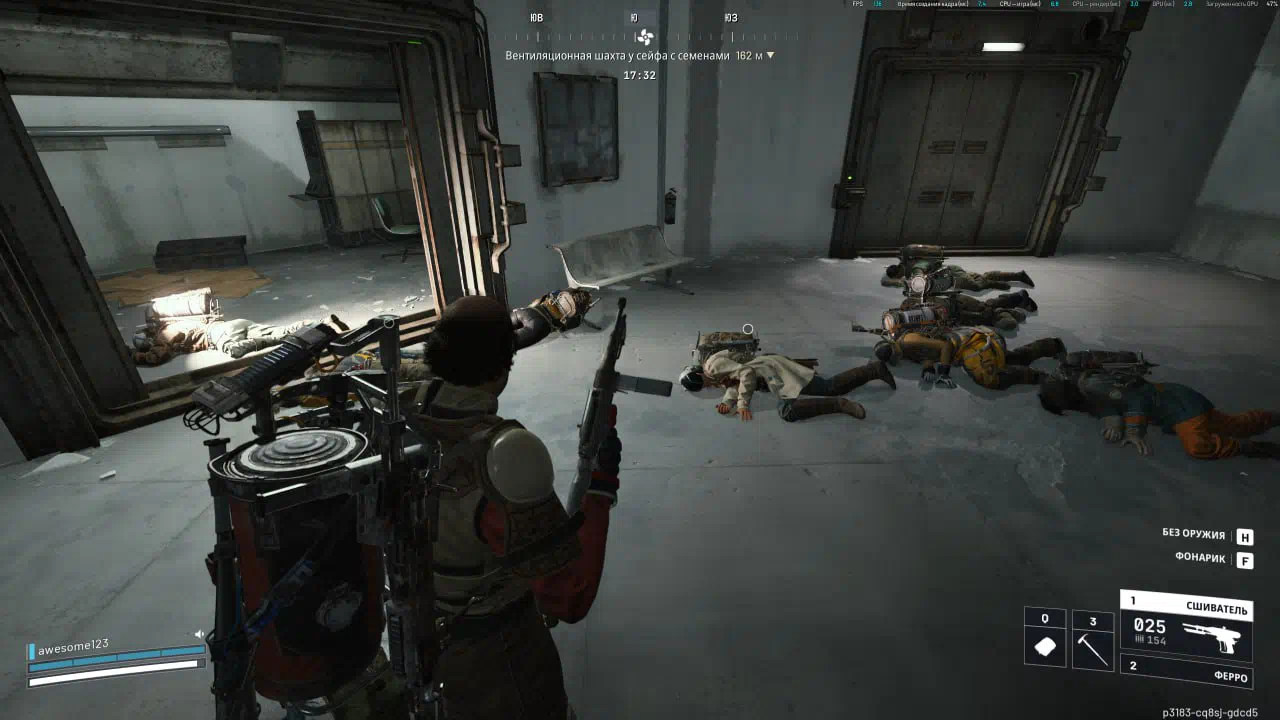
Task: Switch to the Ферро weapon slot
Action: click(1186, 672)
